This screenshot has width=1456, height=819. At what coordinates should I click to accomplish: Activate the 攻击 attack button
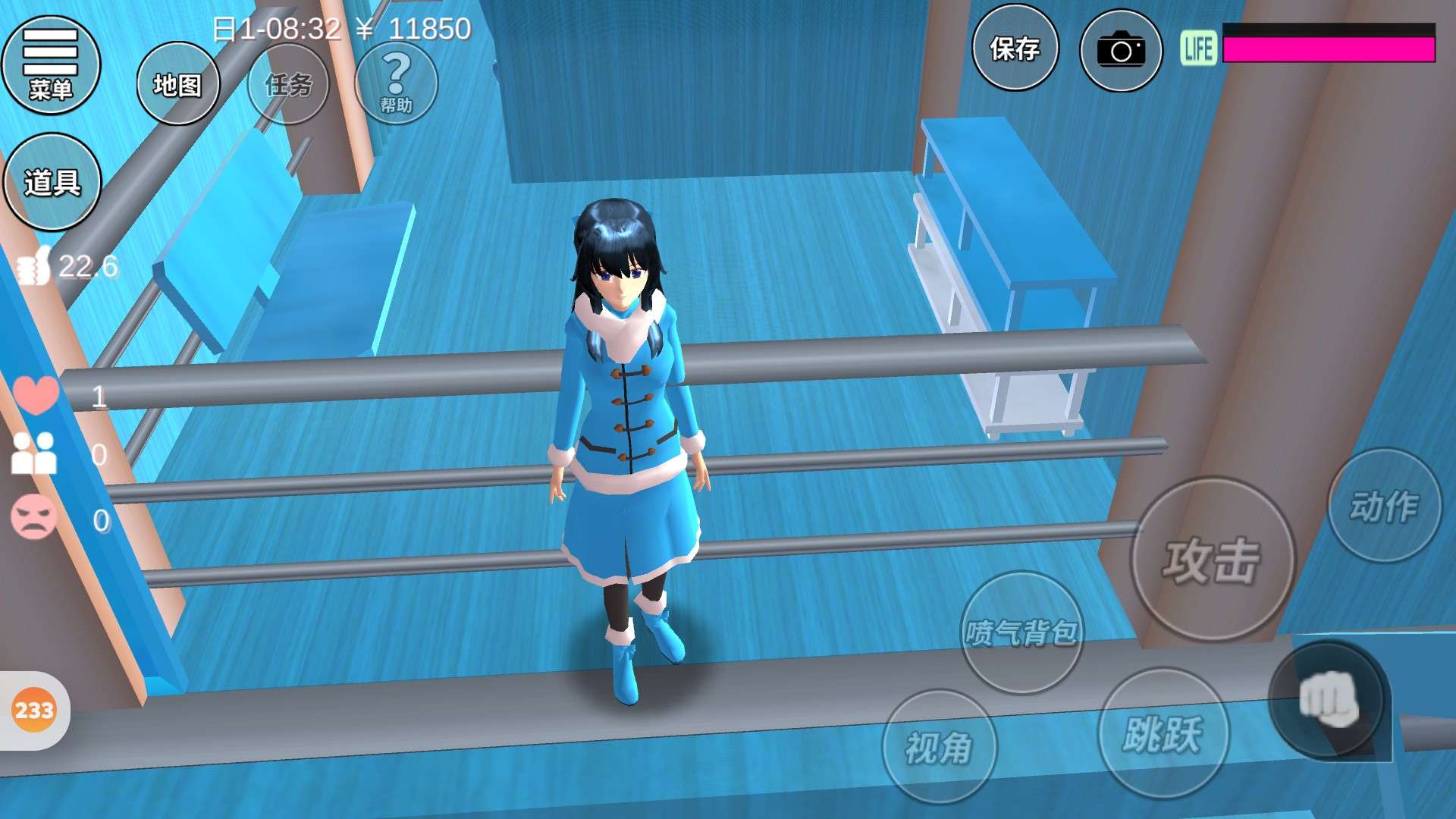pyautogui.click(x=1212, y=560)
